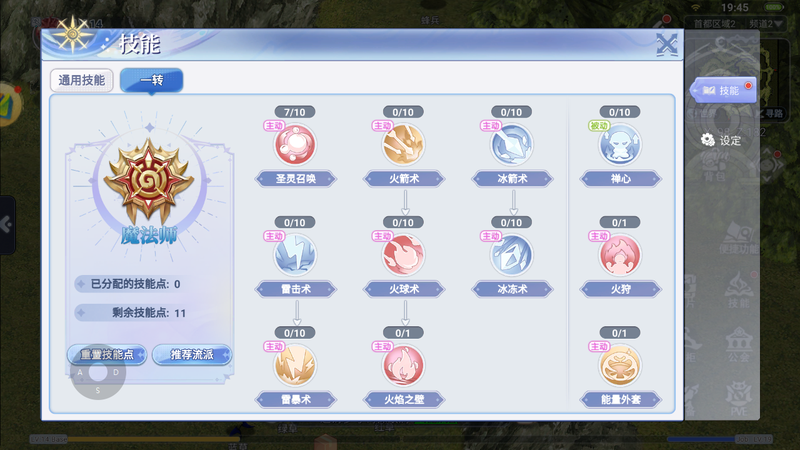
Task: Choose the 雷击术 skill icon
Action: point(295,255)
